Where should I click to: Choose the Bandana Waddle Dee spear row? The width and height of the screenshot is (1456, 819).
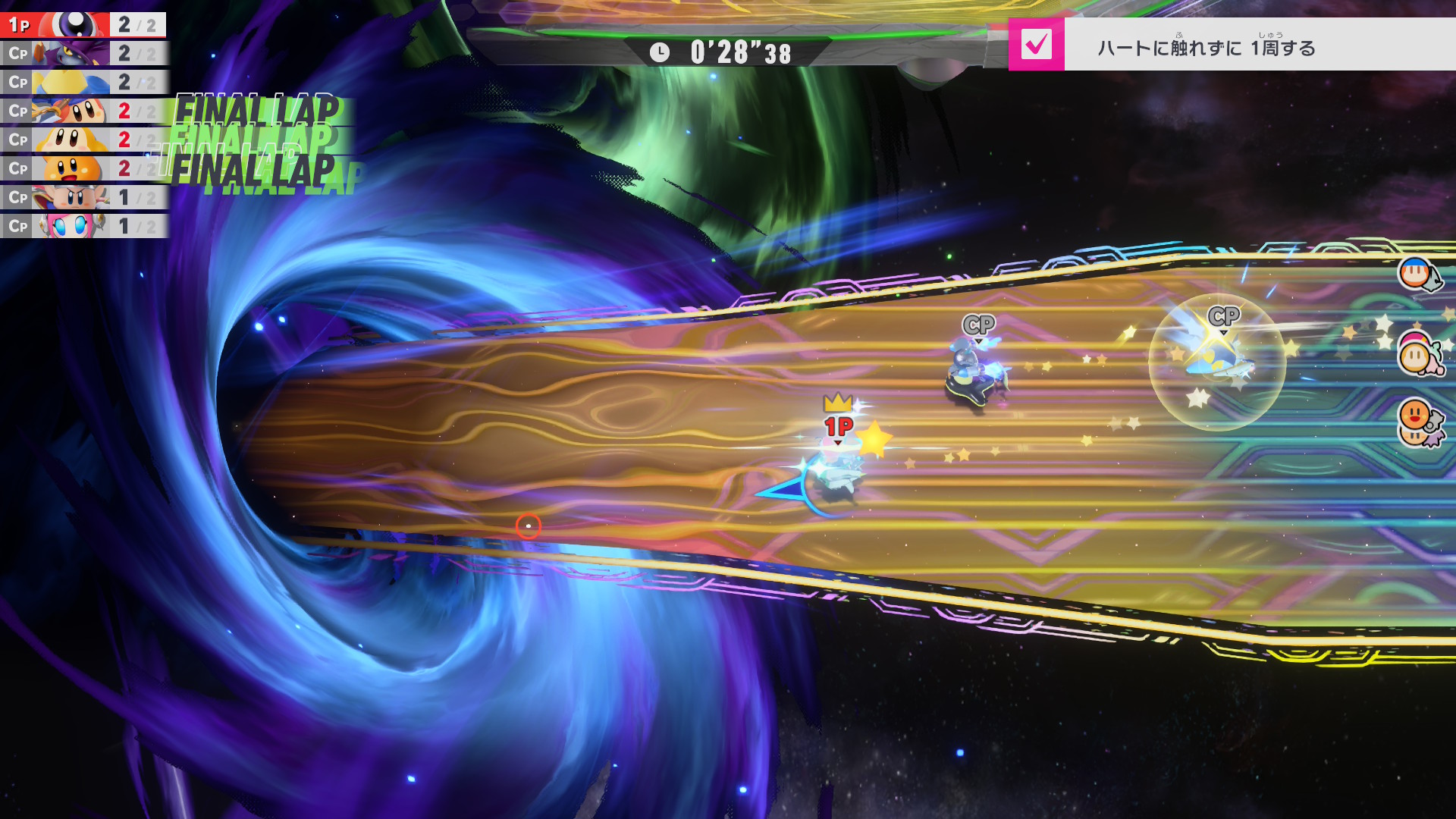click(x=83, y=111)
